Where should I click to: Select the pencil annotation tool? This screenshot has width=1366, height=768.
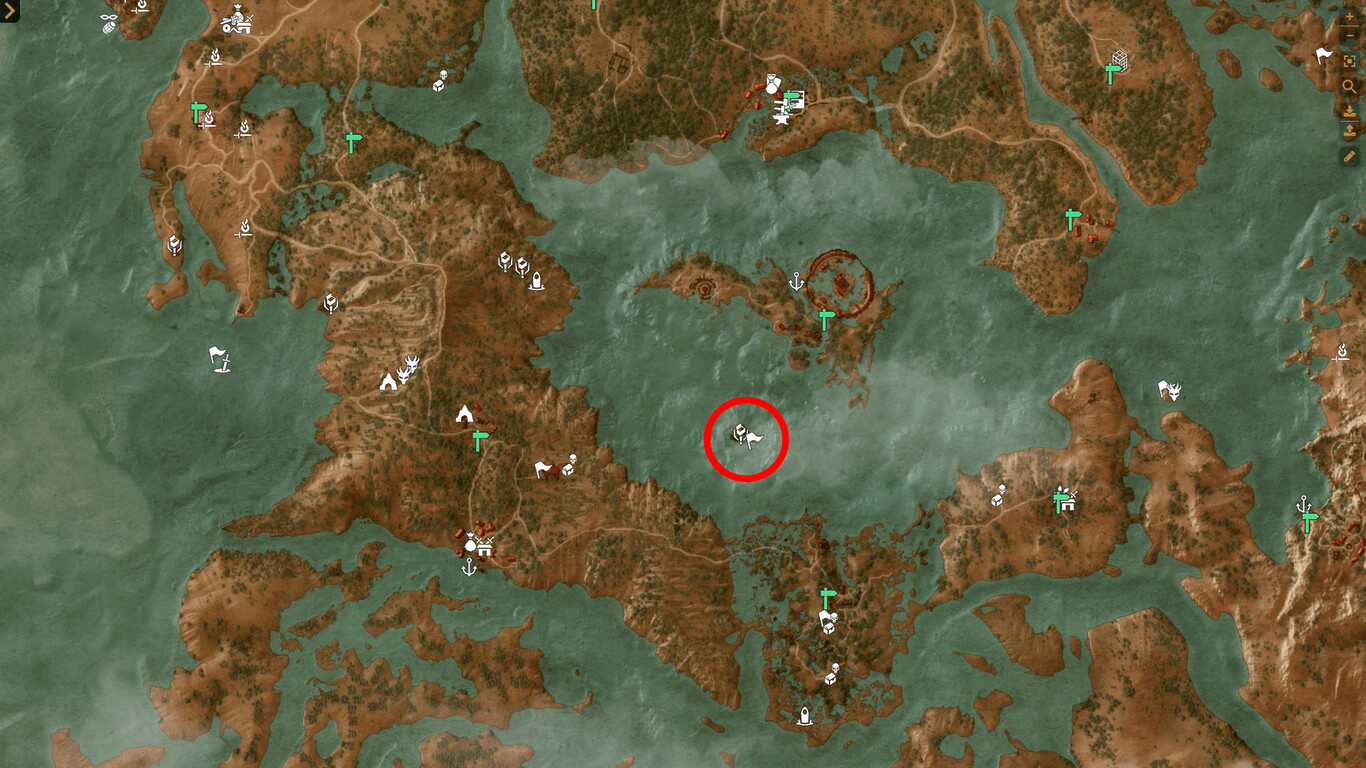point(1349,156)
